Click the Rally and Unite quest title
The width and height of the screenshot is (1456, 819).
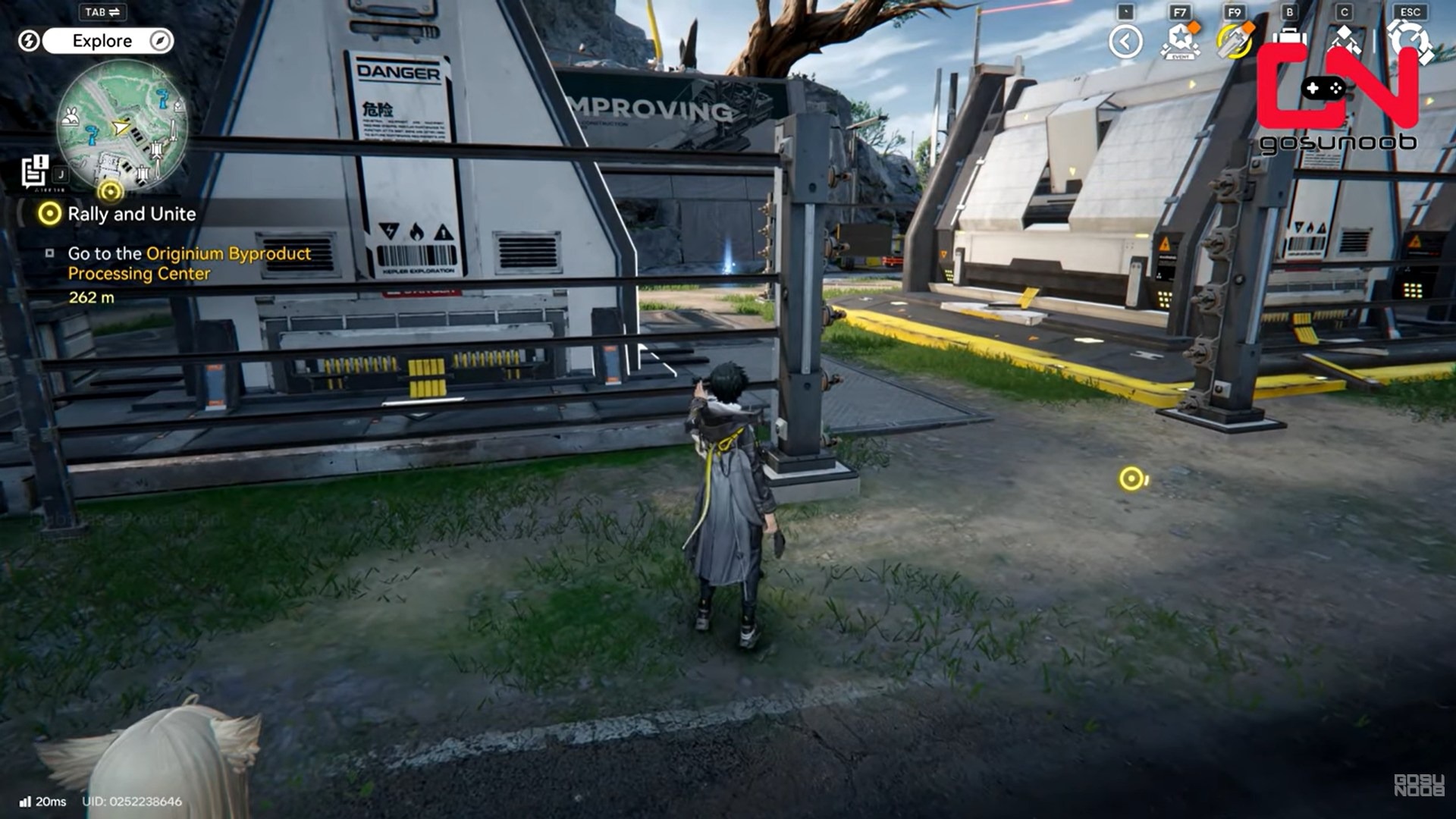[133, 215]
